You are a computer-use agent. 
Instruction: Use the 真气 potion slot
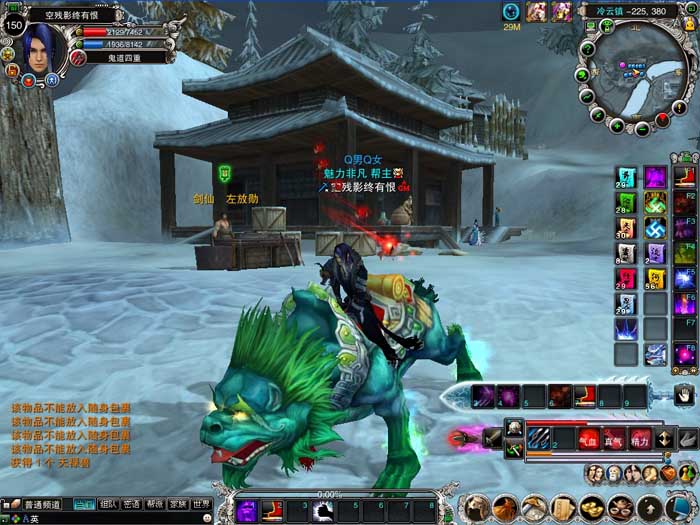(x=614, y=437)
